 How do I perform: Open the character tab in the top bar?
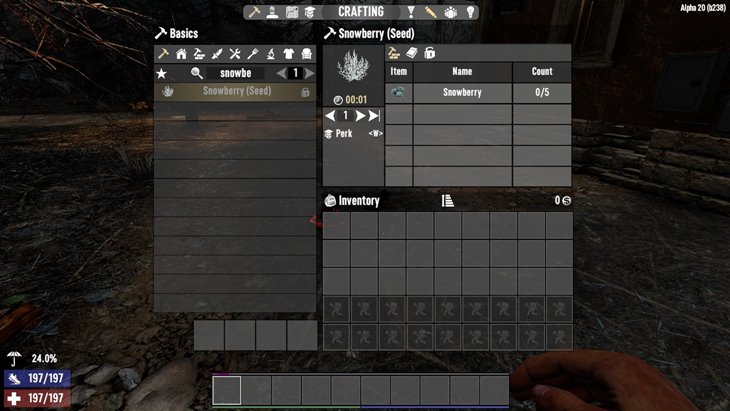coord(271,12)
